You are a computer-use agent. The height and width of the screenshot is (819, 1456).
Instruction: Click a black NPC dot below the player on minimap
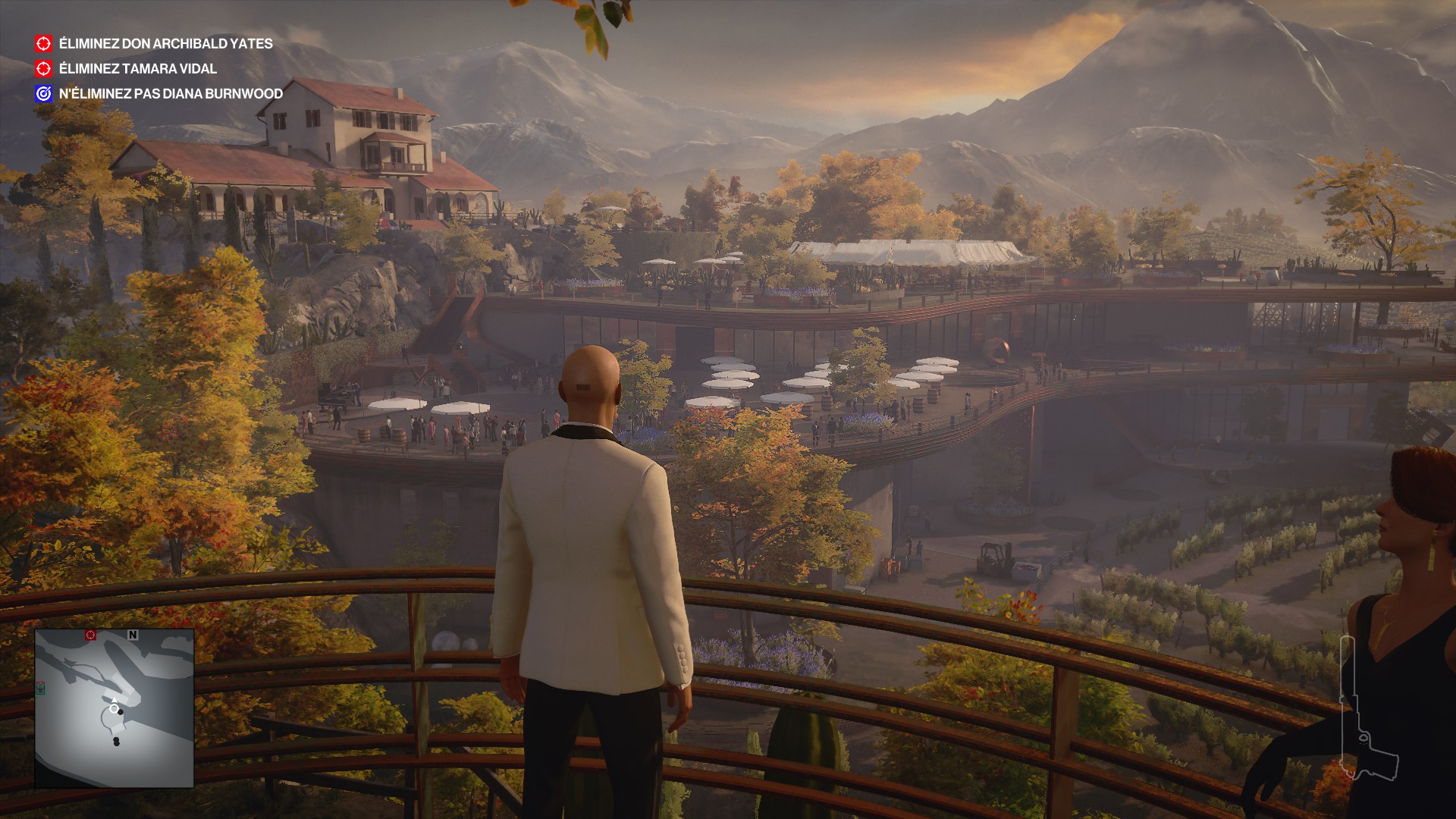tap(116, 741)
